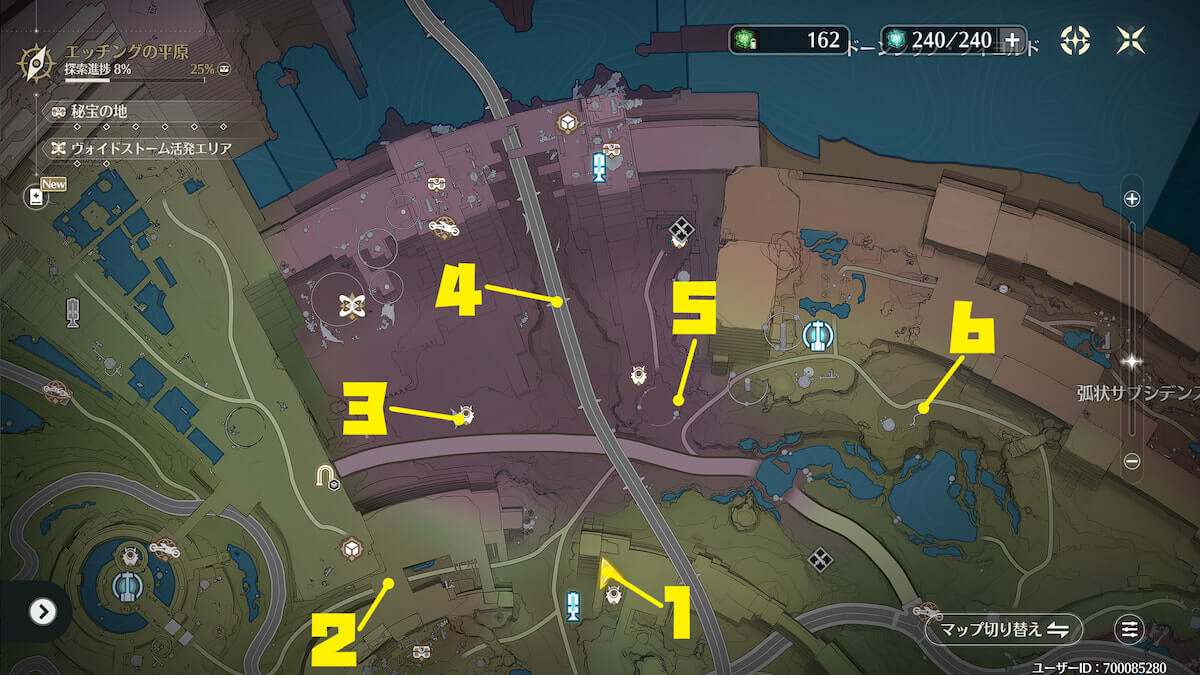Screen dimensions: 1200x675
Task: Click the plus button beside 240/240
Action: click(1012, 40)
